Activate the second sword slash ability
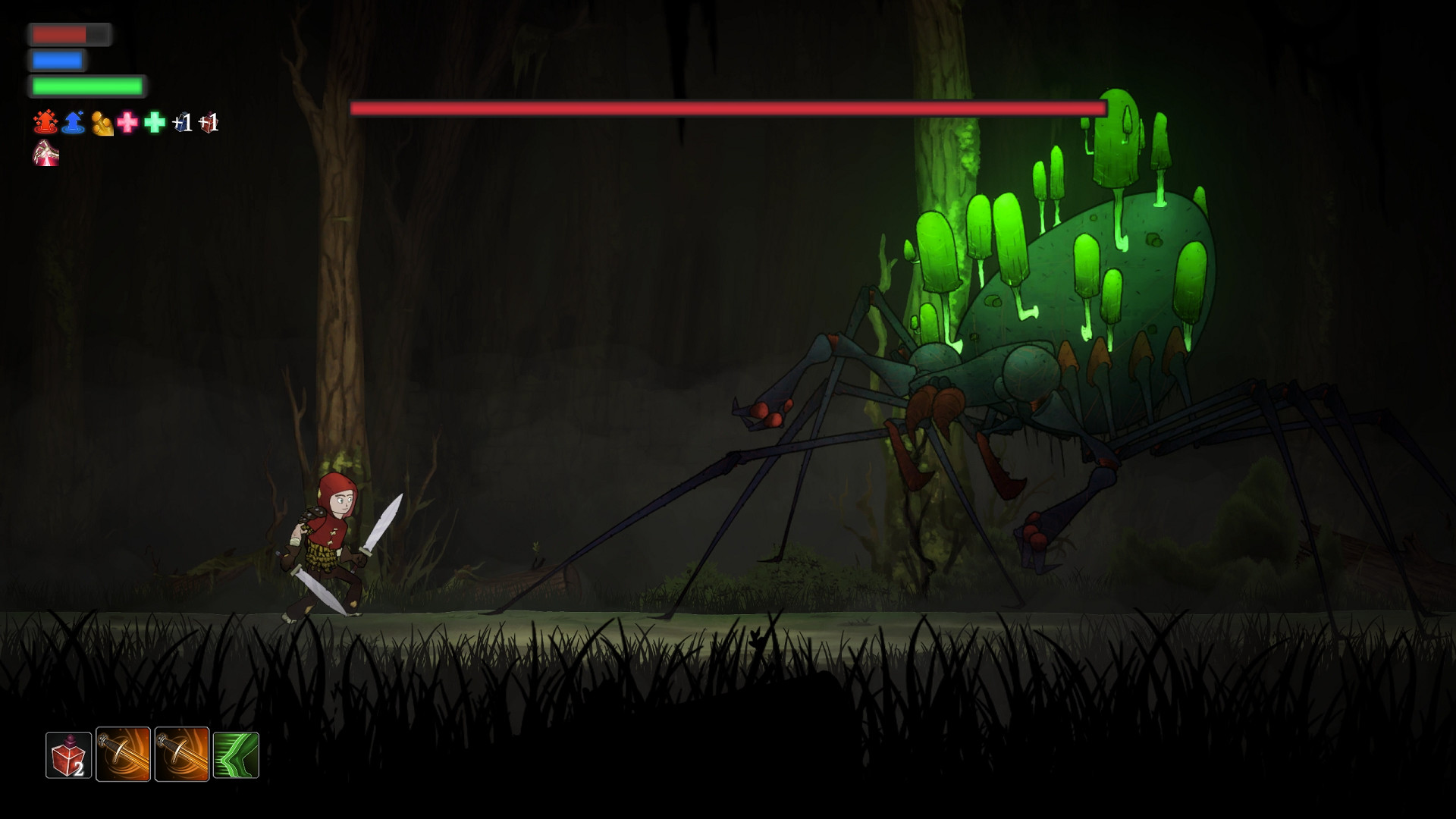1456x819 pixels. point(180,755)
